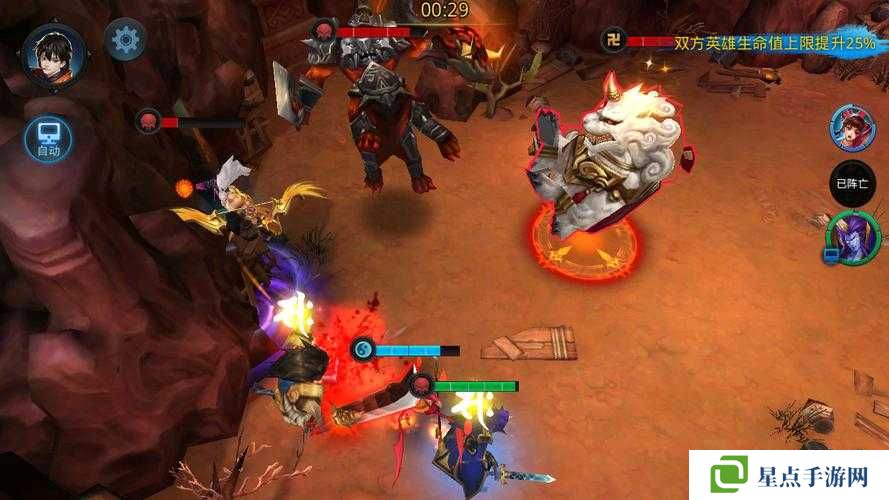
Task: Switch to the red-haired girl hero portrait
Action: (x=851, y=128)
